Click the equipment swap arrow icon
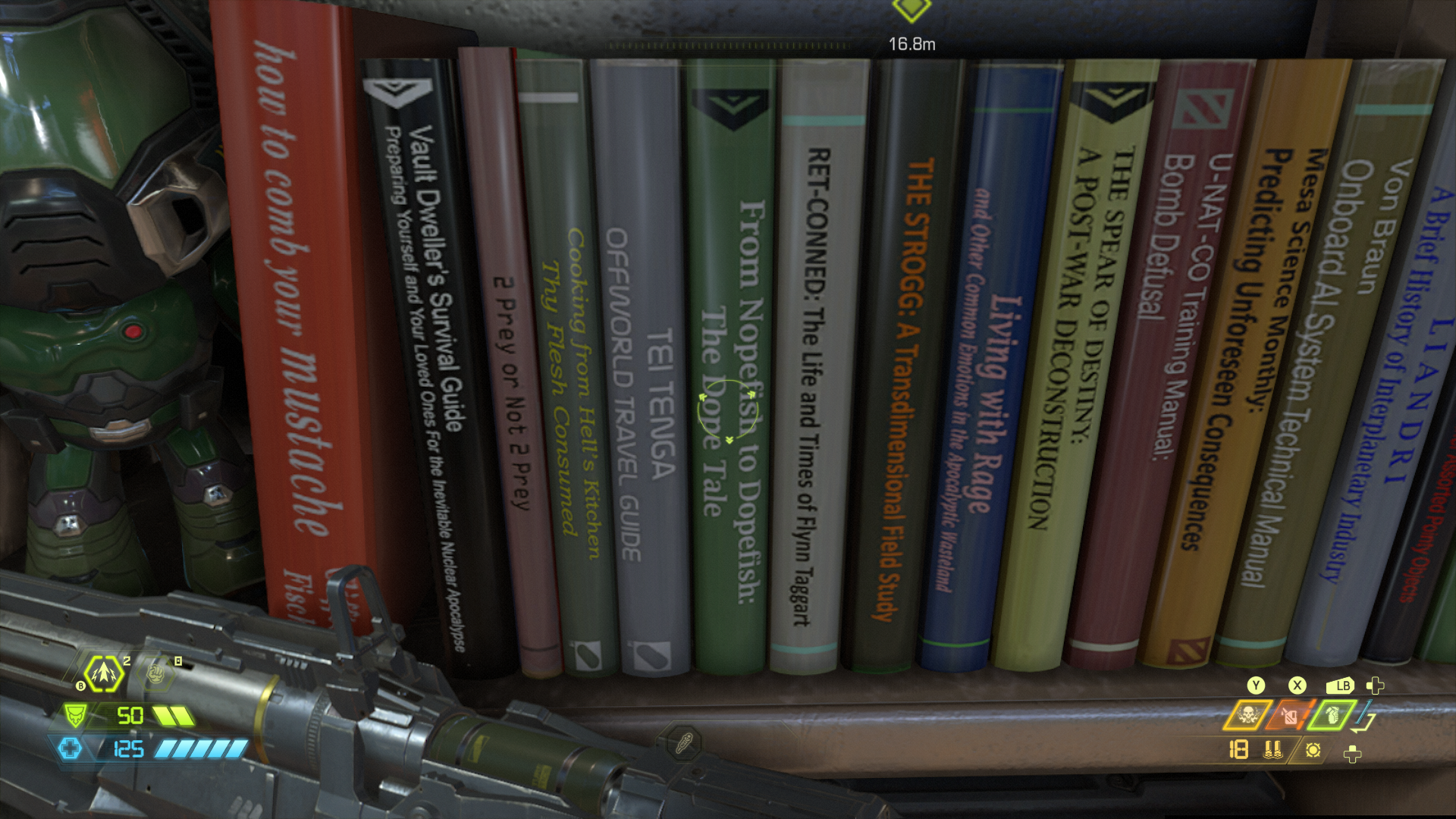This screenshot has width=1456, height=819. [x=1365, y=717]
